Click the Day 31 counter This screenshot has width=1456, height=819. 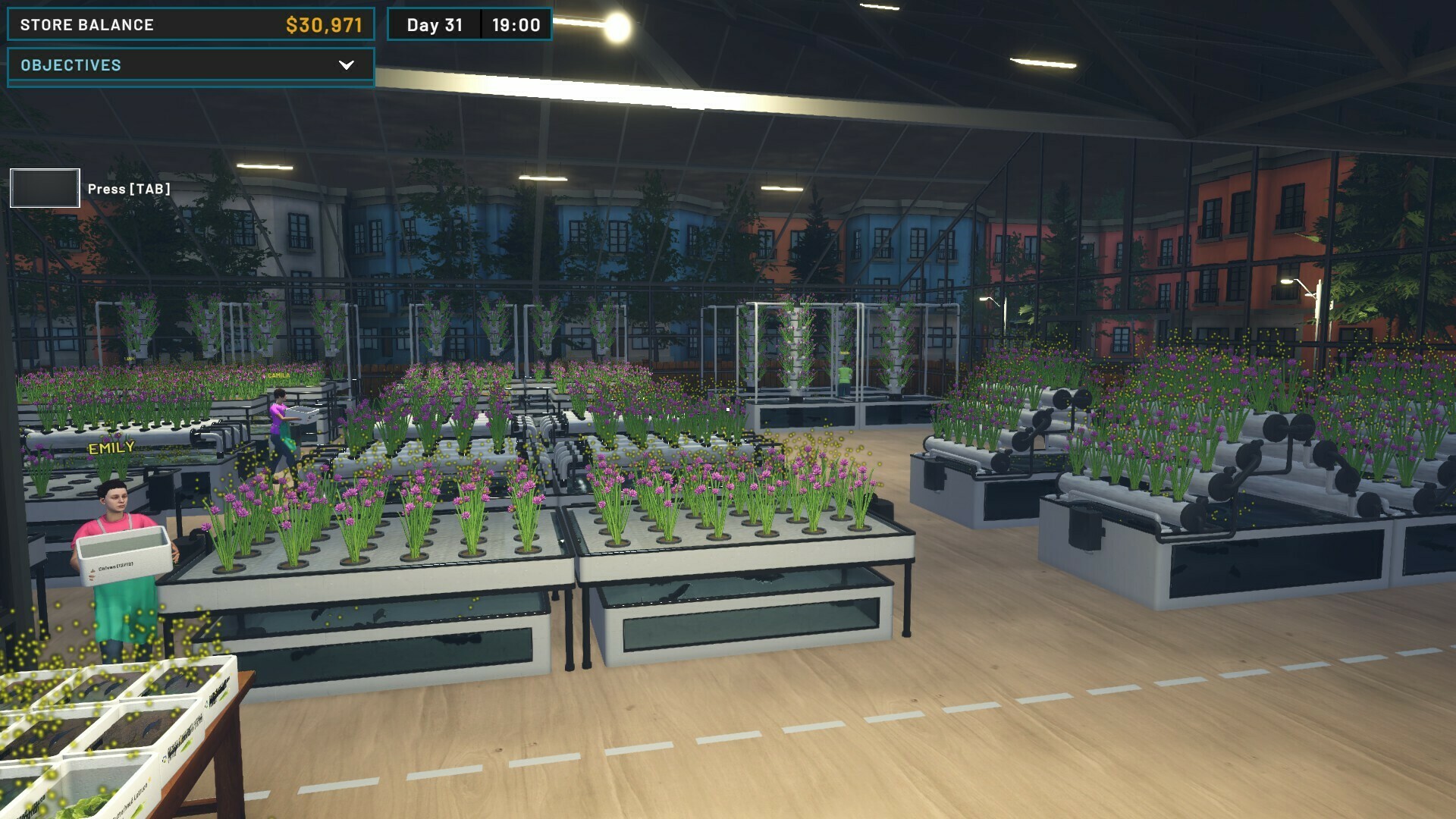tap(433, 24)
